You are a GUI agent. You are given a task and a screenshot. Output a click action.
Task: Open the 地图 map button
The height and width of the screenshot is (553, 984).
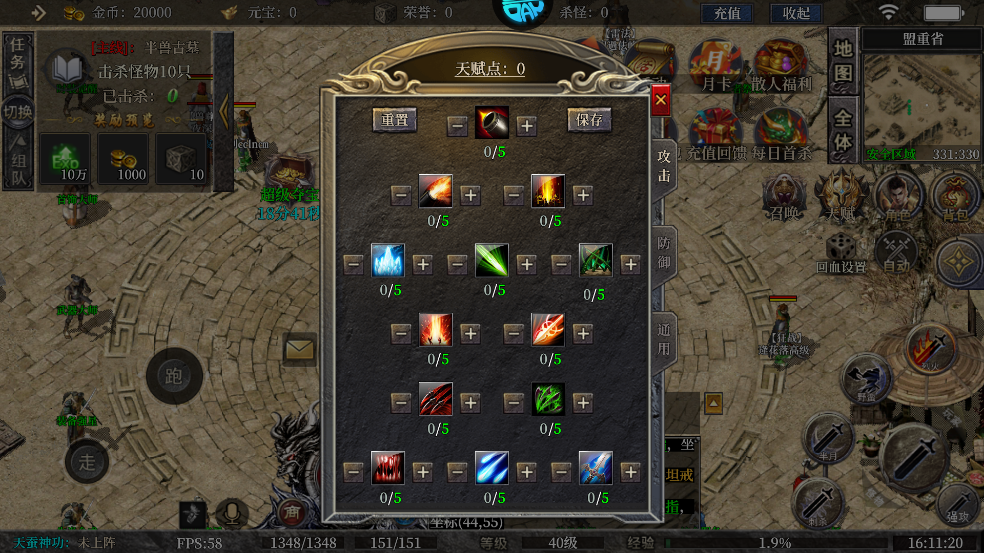[843, 61]
